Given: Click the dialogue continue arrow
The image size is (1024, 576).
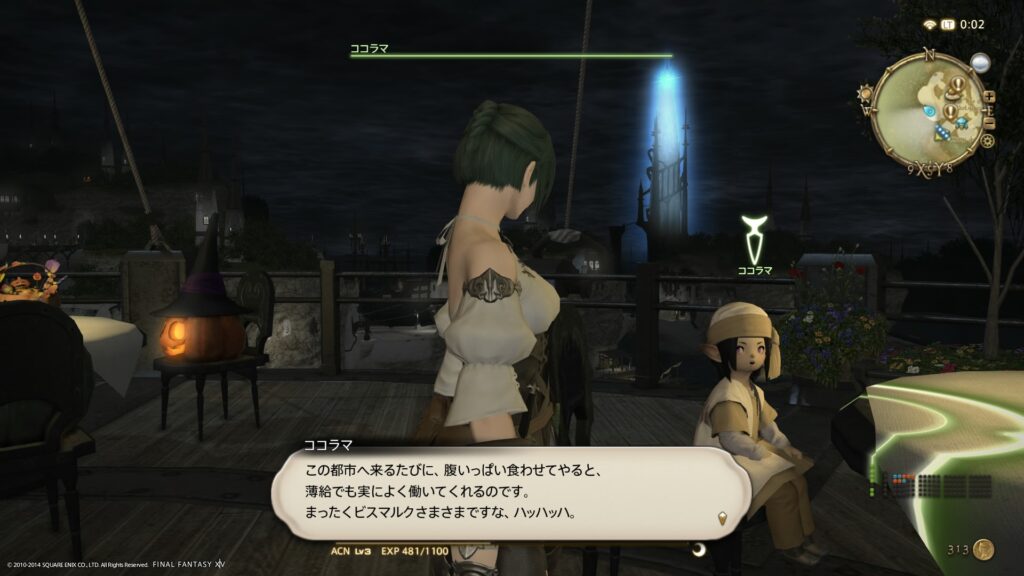Looking at the screenshot, I should click(x=723, y=517).
